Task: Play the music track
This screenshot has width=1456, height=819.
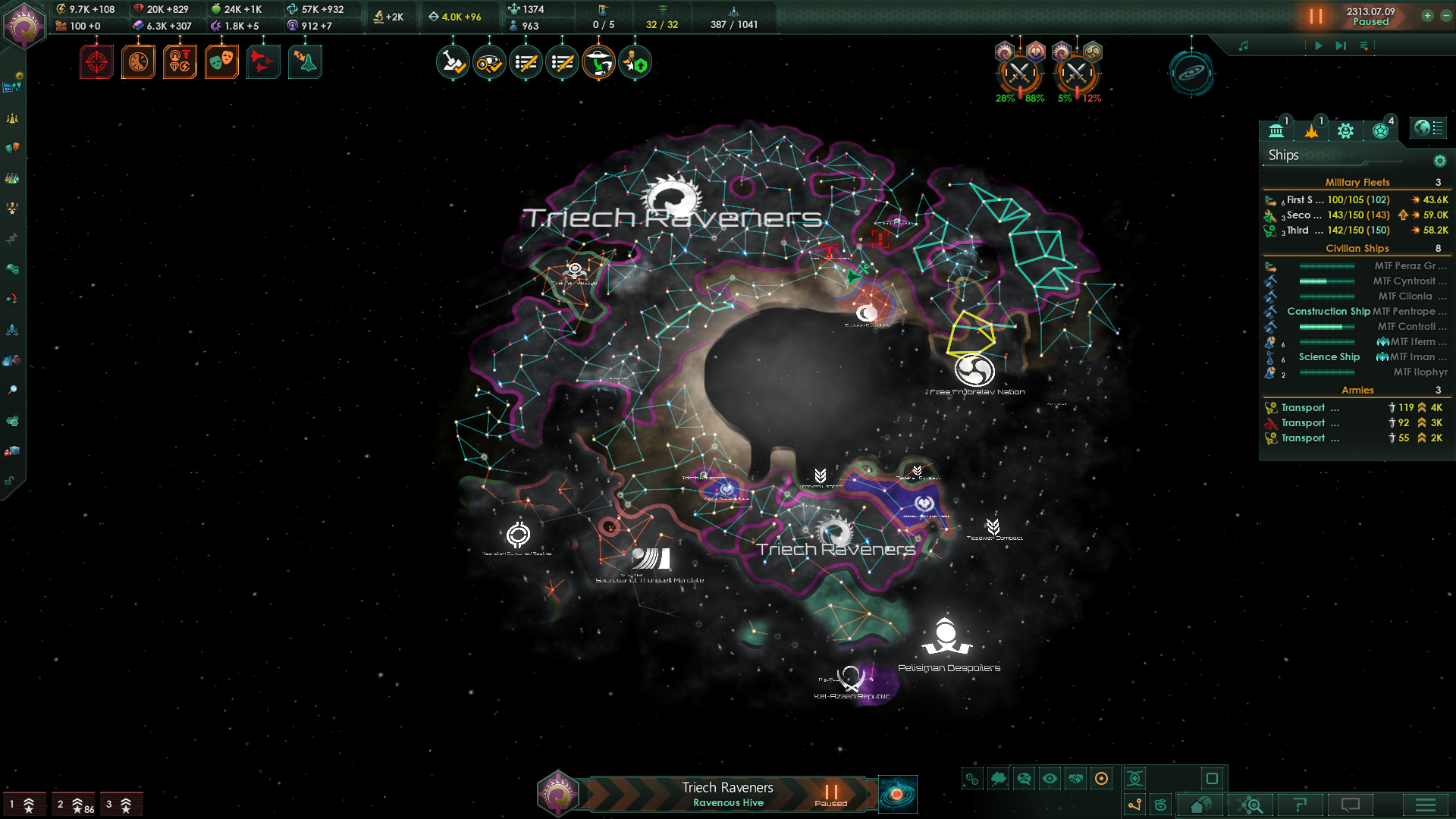Action: coord(1318,46)
